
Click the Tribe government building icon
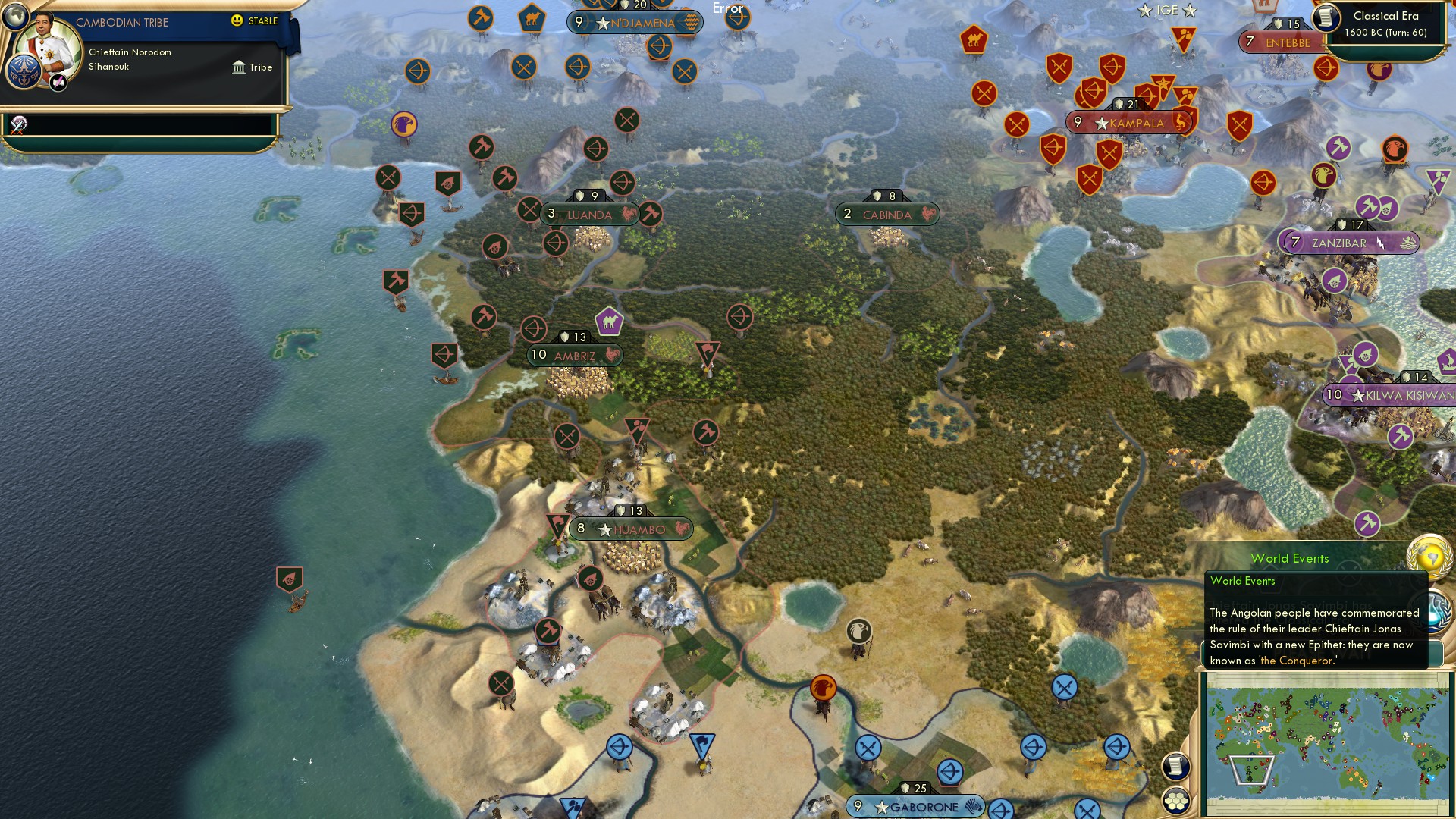click(x=239, y=67)
